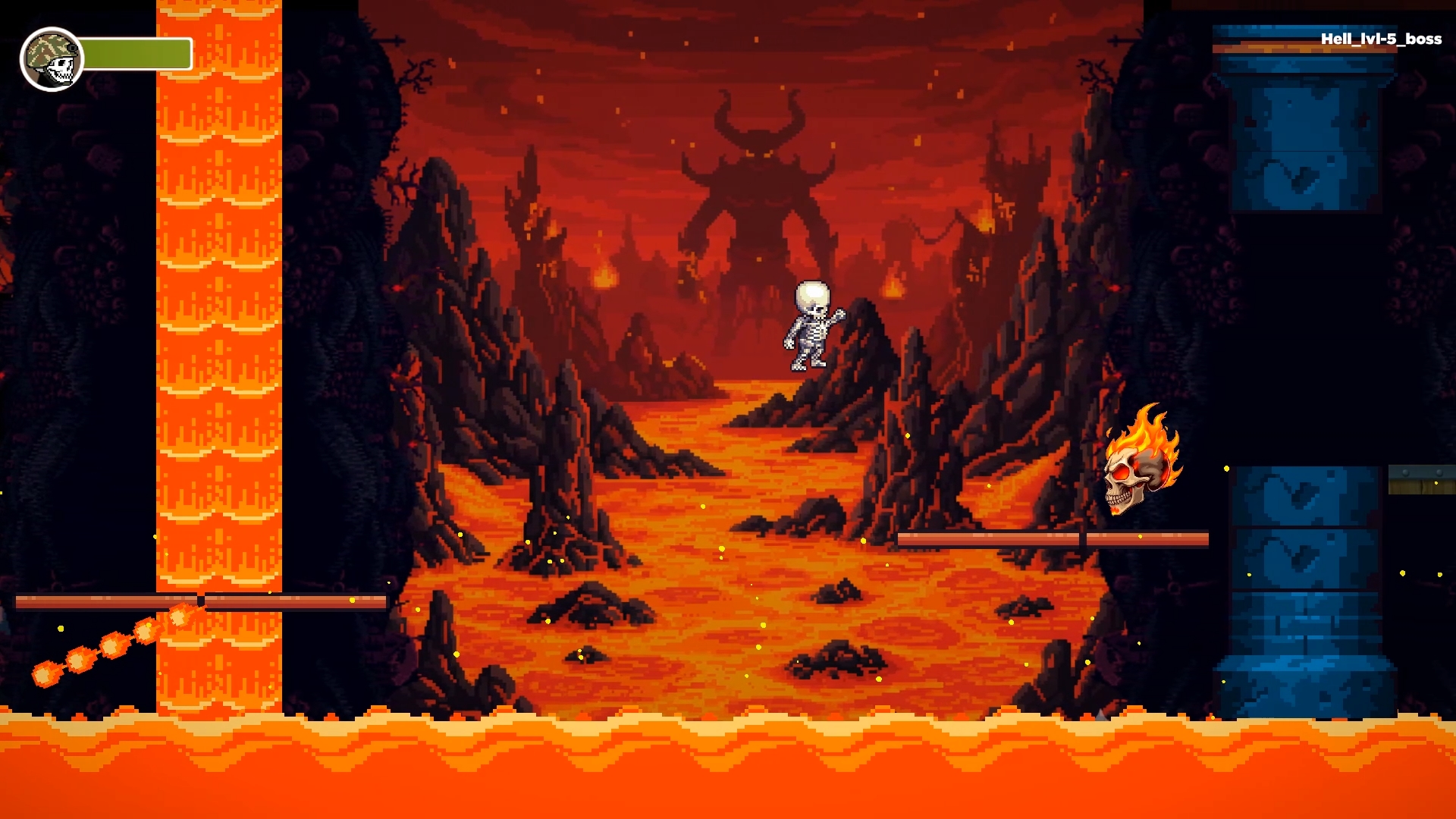Click the soldier skull avatar portrait
This screenshot has width=1456, height=819.
[x=52, y=57]
